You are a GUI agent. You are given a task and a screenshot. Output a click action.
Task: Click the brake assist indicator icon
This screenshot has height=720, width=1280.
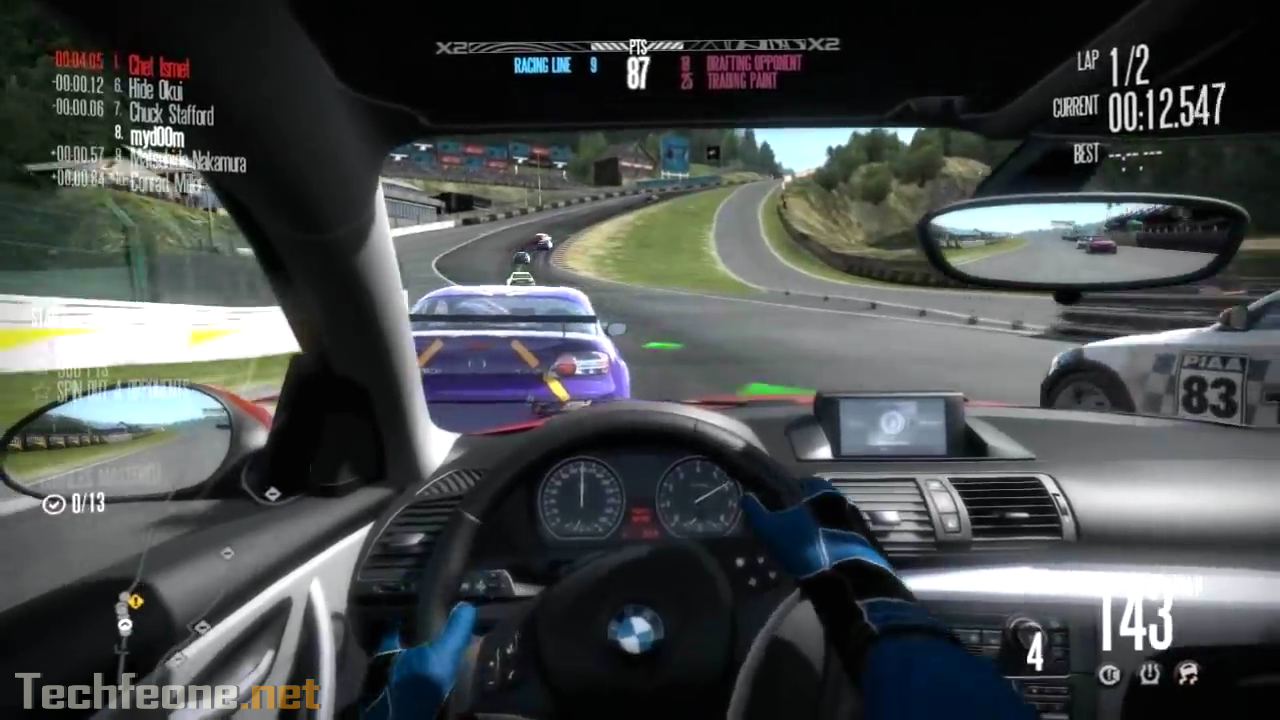1109,675
